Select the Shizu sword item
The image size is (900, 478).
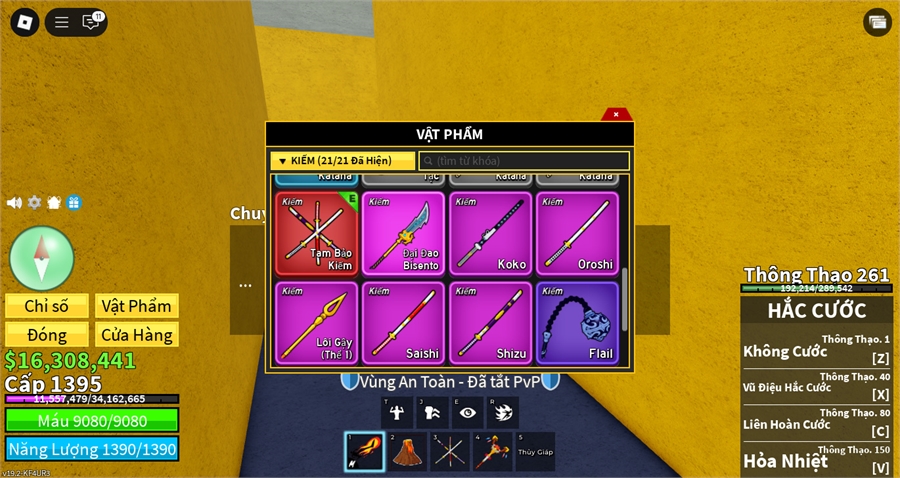tap(490, 322)
